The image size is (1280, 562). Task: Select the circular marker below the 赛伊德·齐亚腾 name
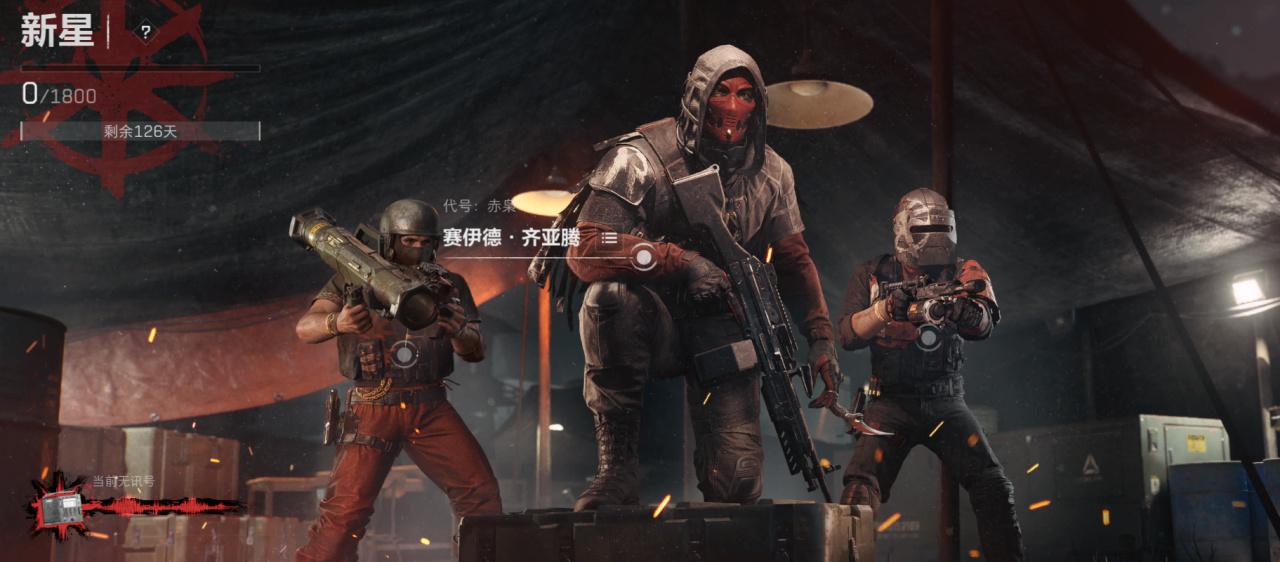[x=644, y=258]
